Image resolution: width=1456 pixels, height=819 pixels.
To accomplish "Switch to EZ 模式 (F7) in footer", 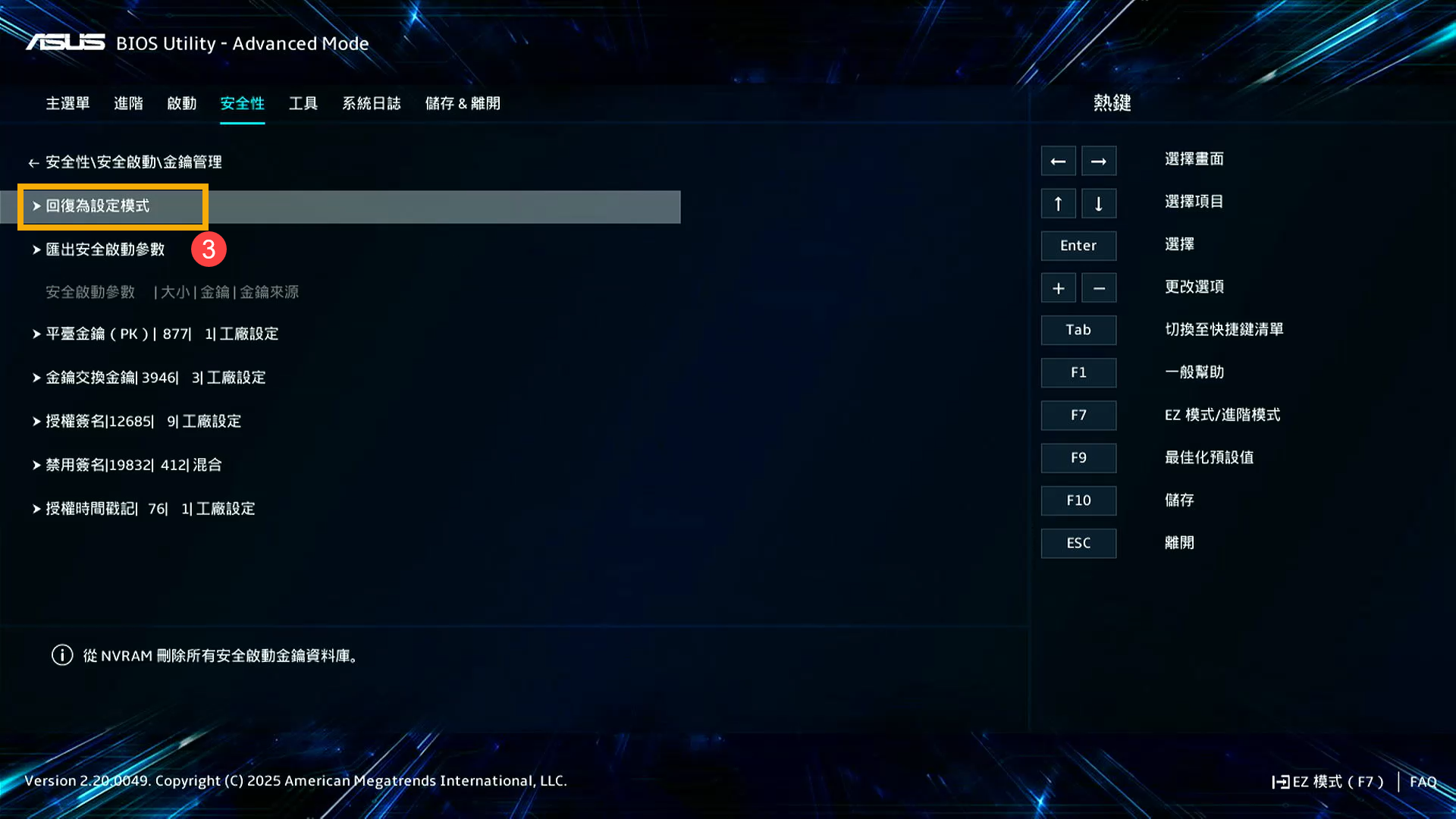I will pos(1329,782).
